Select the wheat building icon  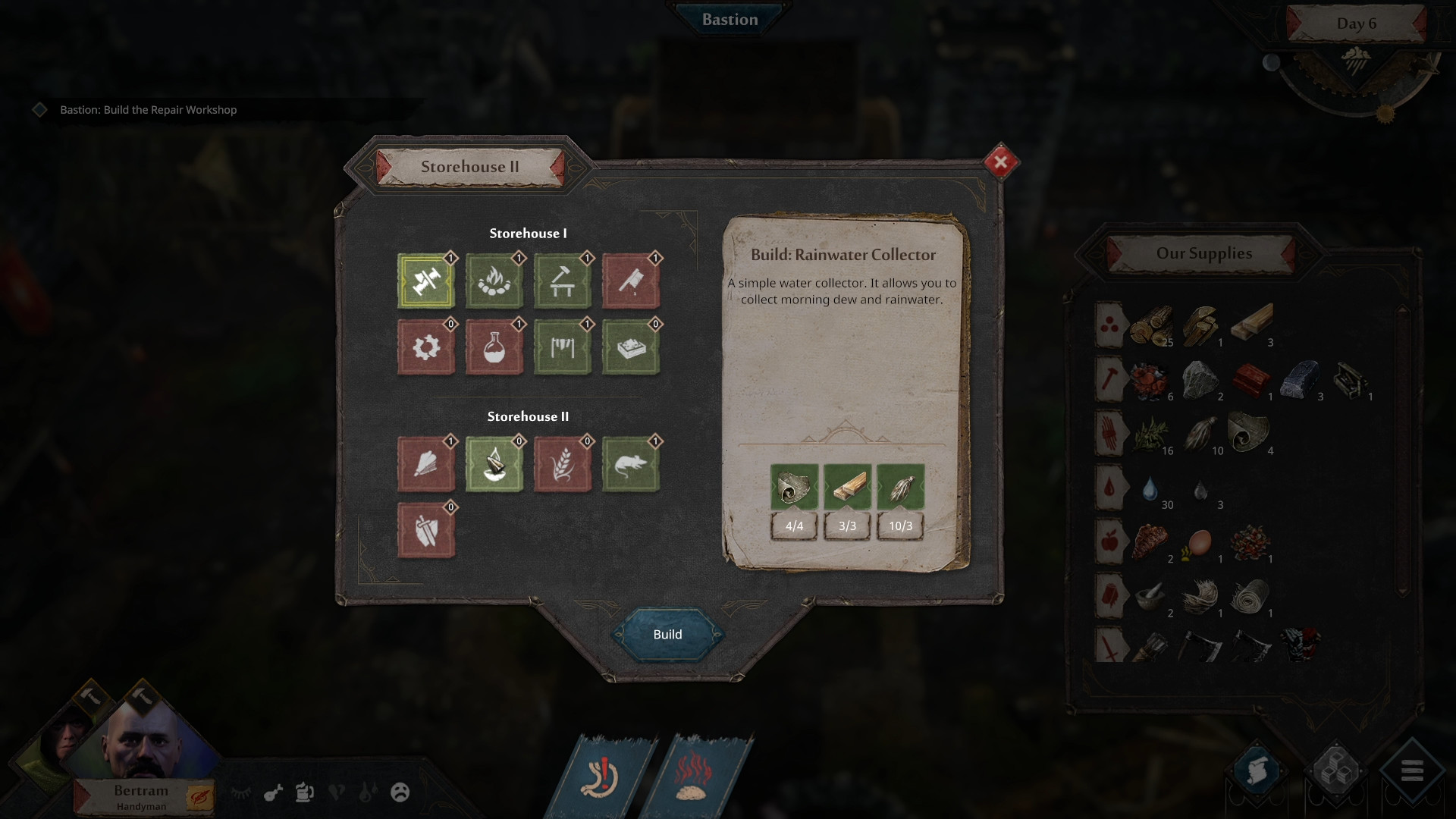click(x=563, y=466)
